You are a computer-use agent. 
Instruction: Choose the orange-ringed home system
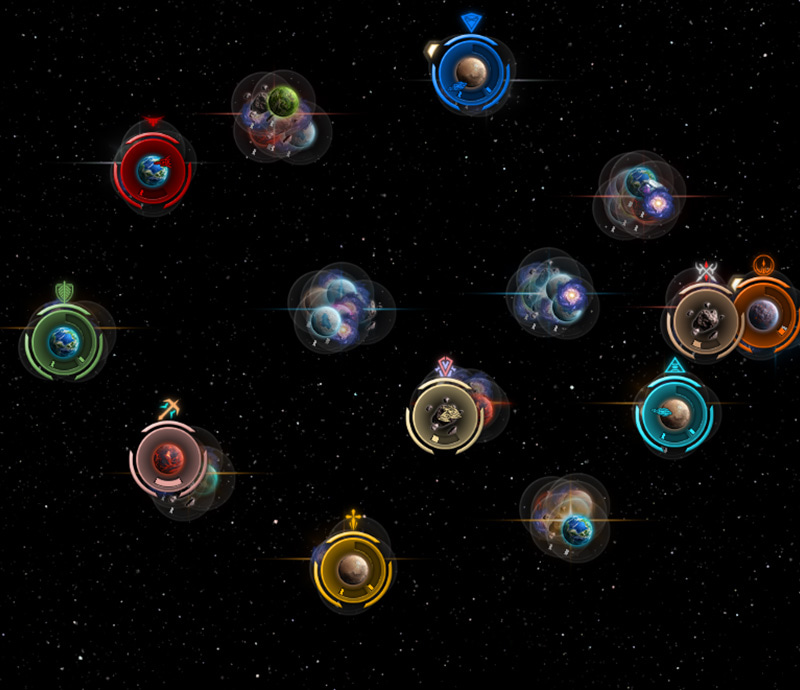point(766,315)
